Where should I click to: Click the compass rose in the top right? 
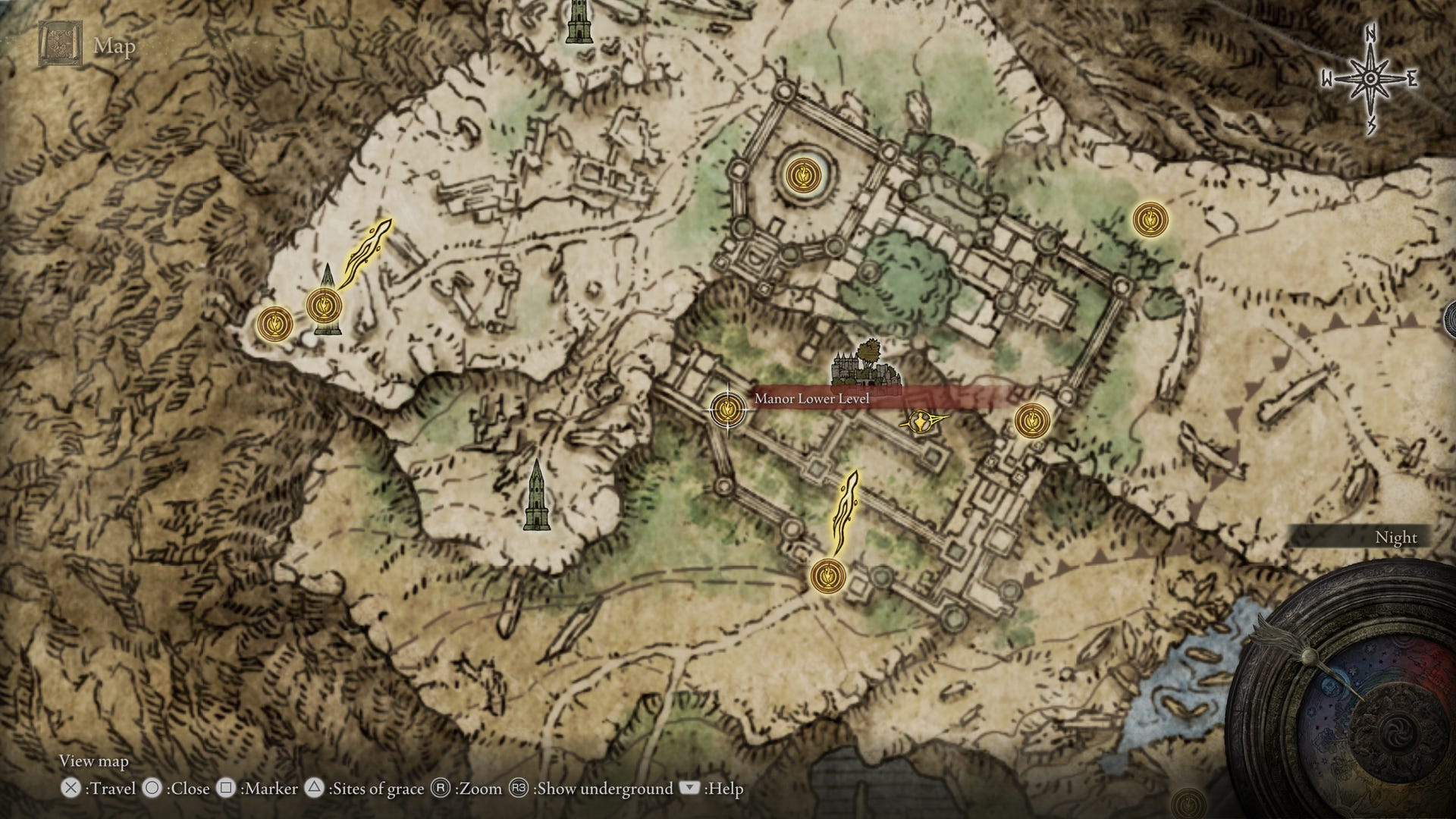[x=1372, y=76]
